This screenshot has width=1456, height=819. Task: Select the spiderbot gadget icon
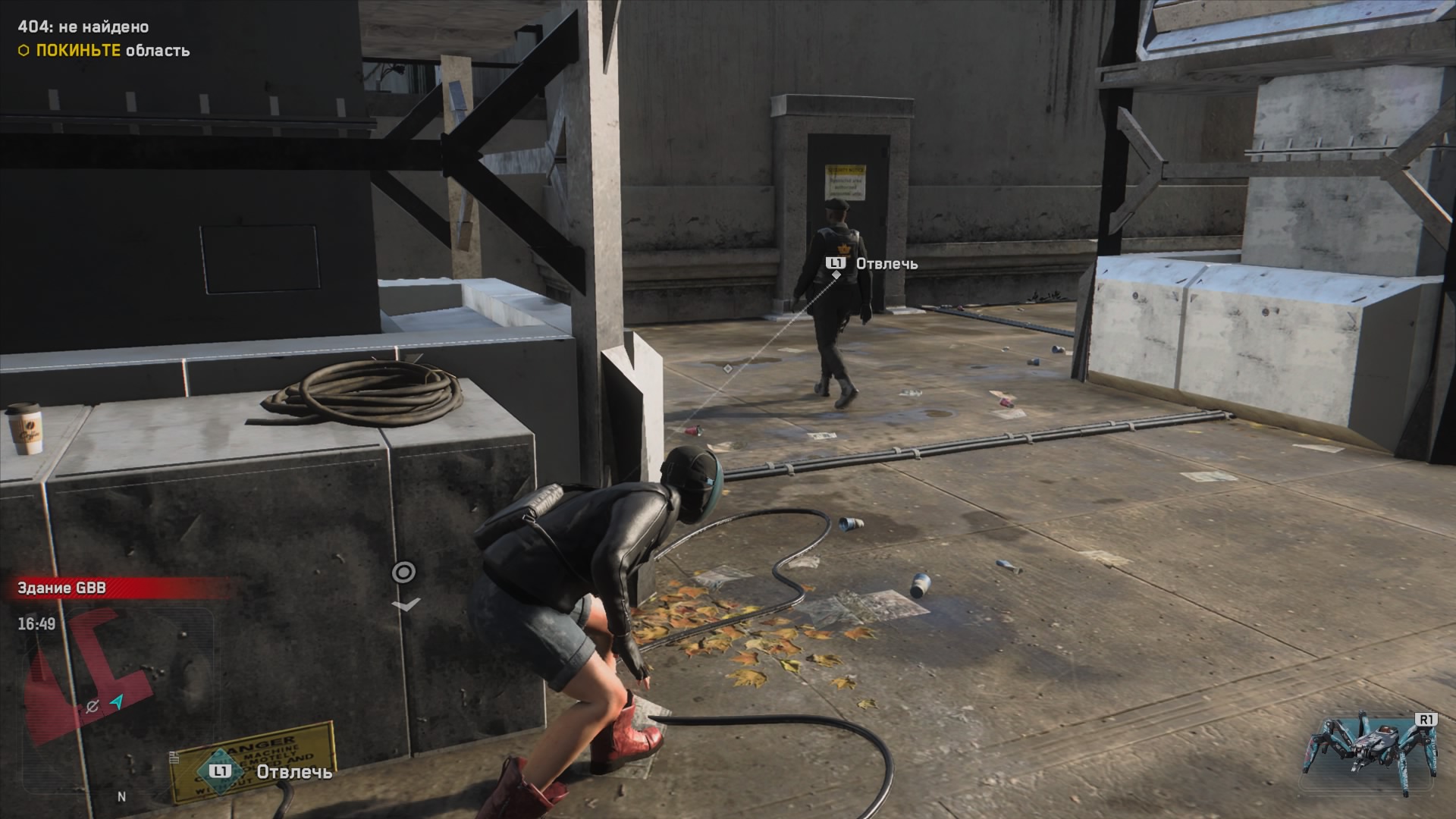click(x=1370, y=752)
